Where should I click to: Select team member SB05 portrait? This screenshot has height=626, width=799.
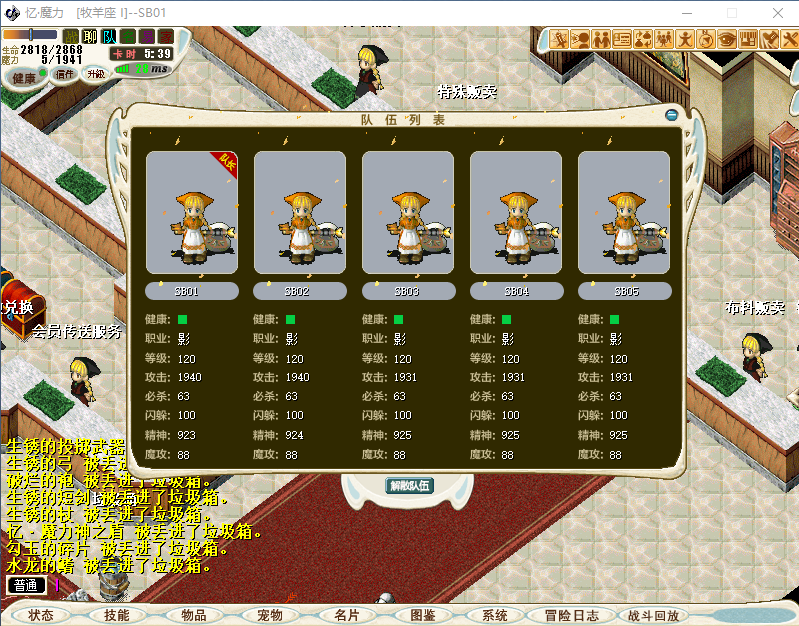(x=624, y=213)
